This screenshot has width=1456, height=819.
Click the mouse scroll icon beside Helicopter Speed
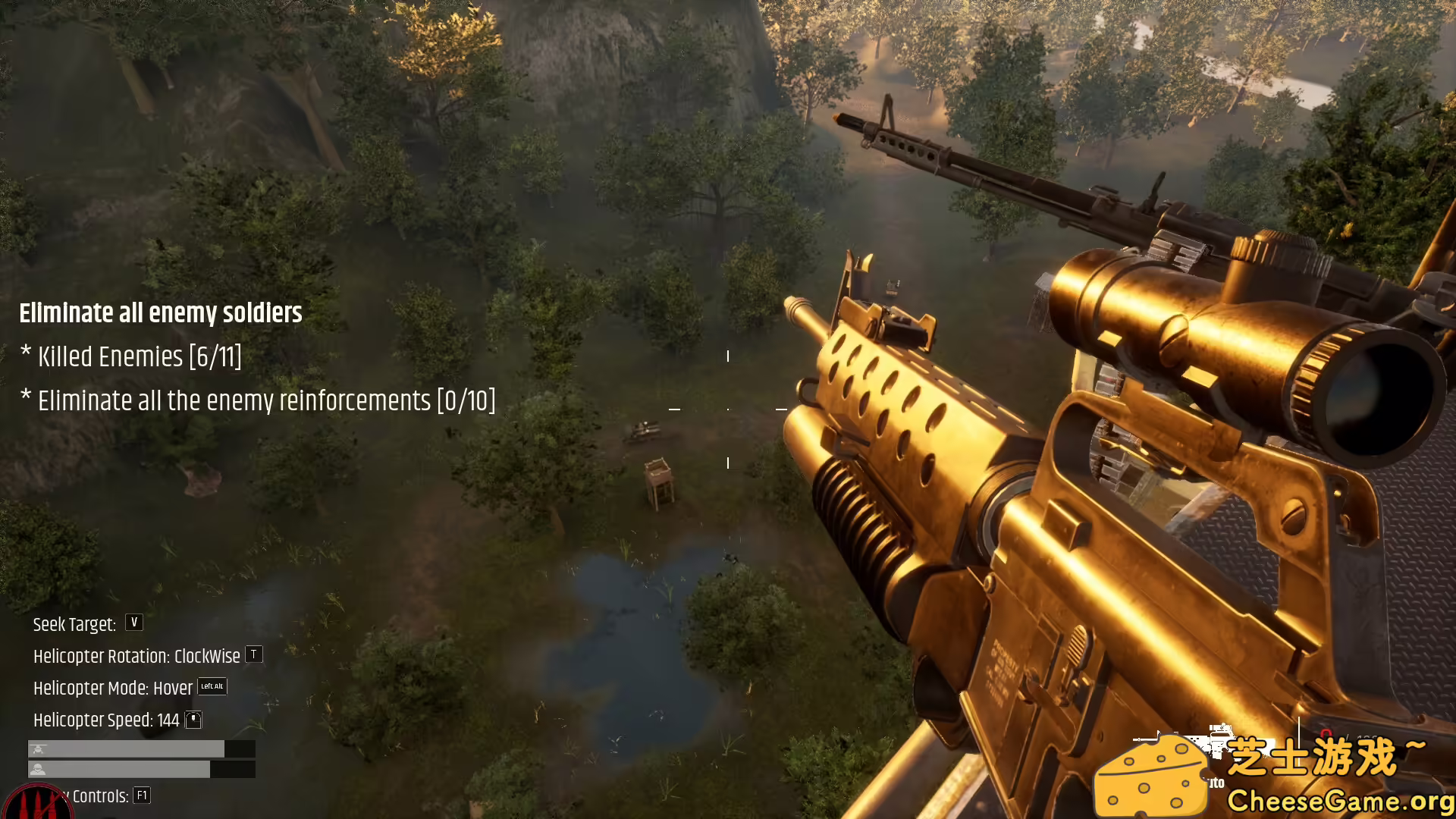point(193,720)
